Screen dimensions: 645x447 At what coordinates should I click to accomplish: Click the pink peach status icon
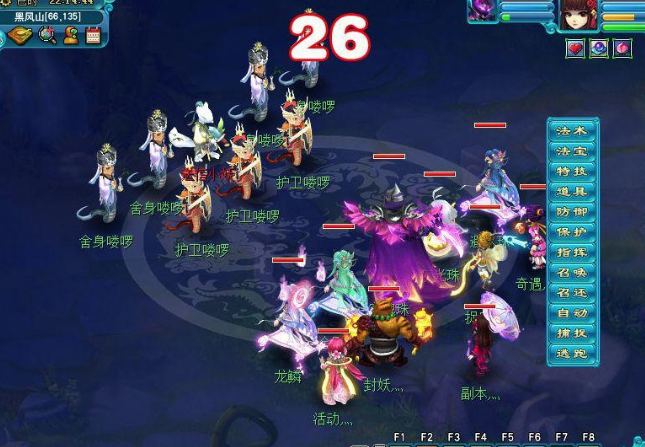point(621,47)
